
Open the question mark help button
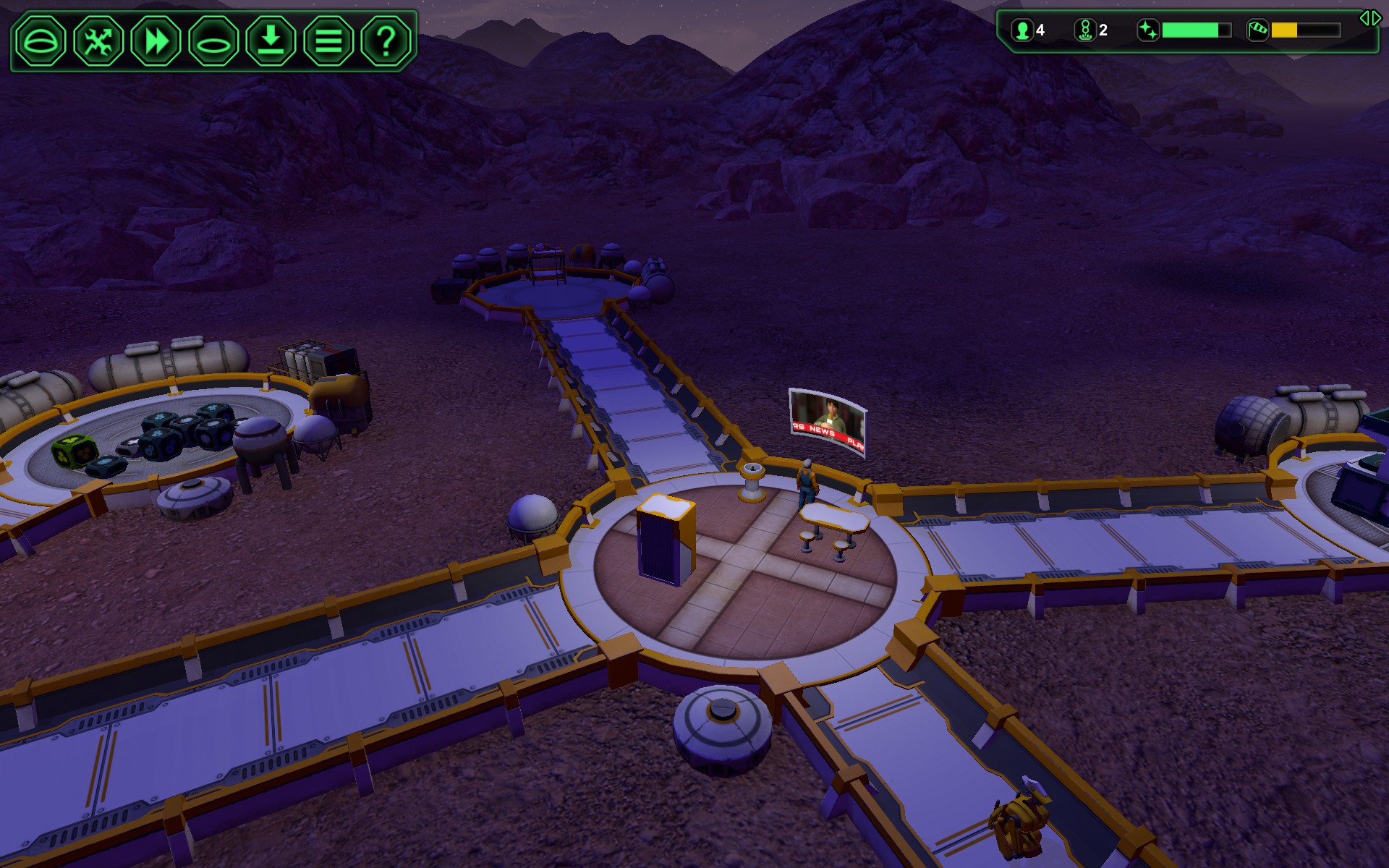pos(386,41)
